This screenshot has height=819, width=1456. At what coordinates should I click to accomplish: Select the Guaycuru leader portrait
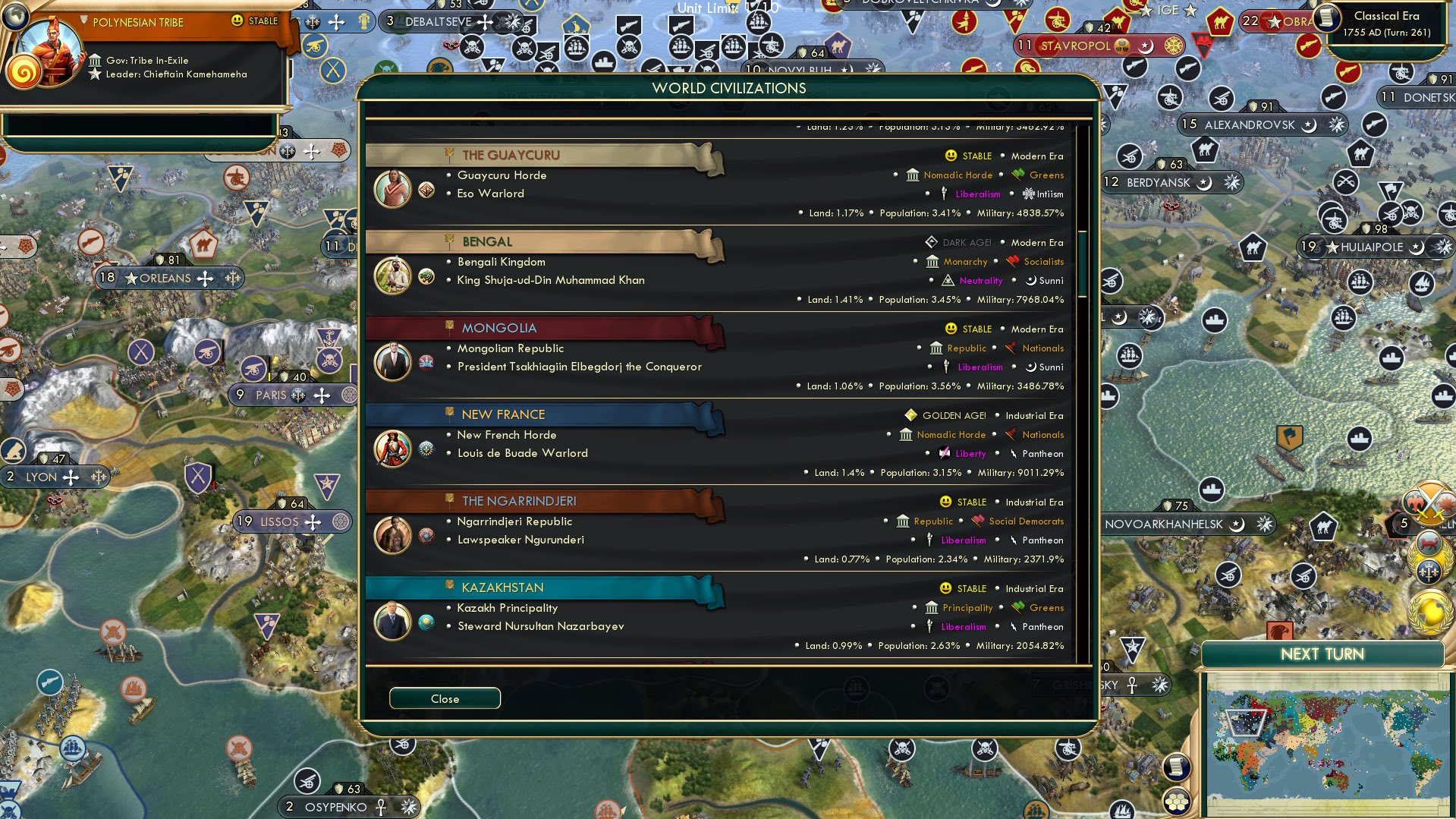392,189
